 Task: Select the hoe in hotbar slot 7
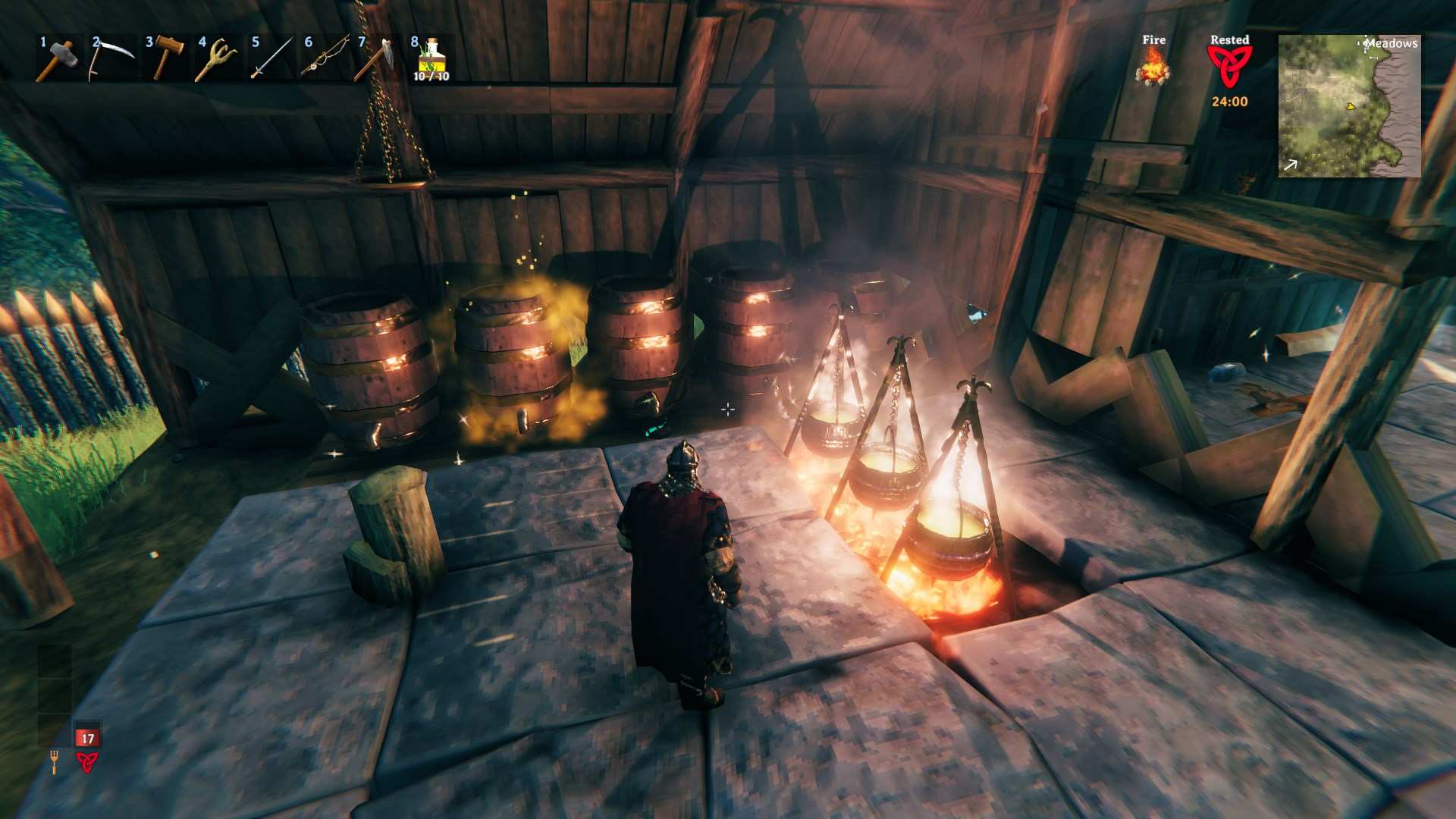pyautogui.click(x=377, y=58)
